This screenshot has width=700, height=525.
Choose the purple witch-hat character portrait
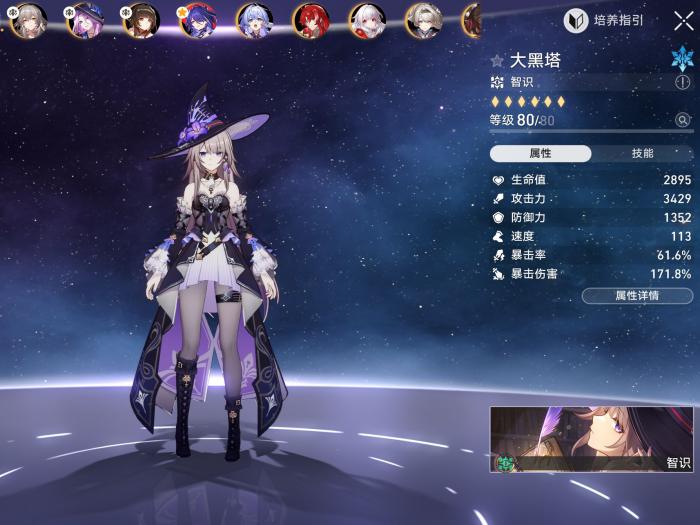click(84, 20)
